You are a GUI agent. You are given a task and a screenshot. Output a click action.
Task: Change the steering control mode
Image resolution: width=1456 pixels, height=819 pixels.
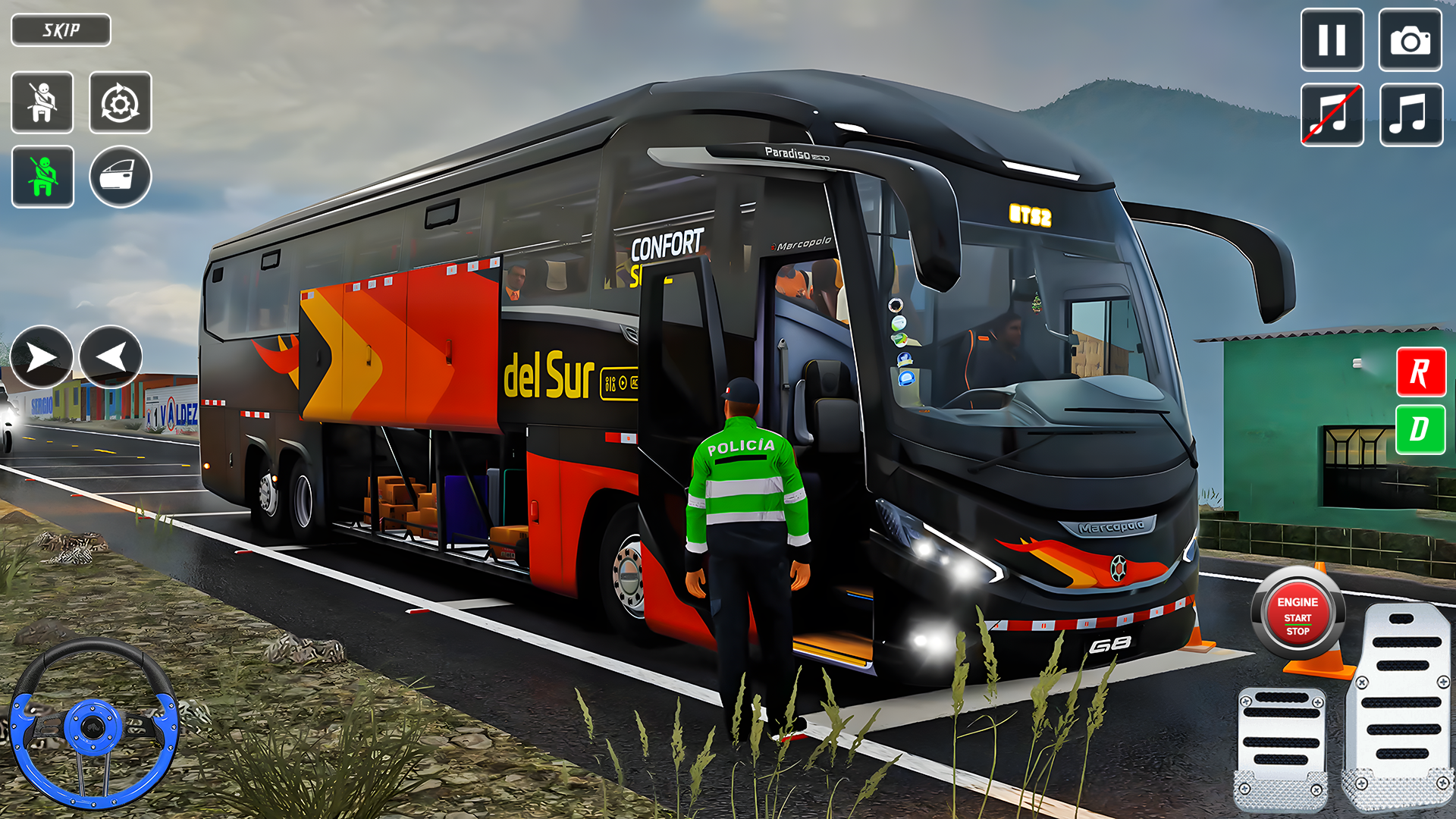120,103
